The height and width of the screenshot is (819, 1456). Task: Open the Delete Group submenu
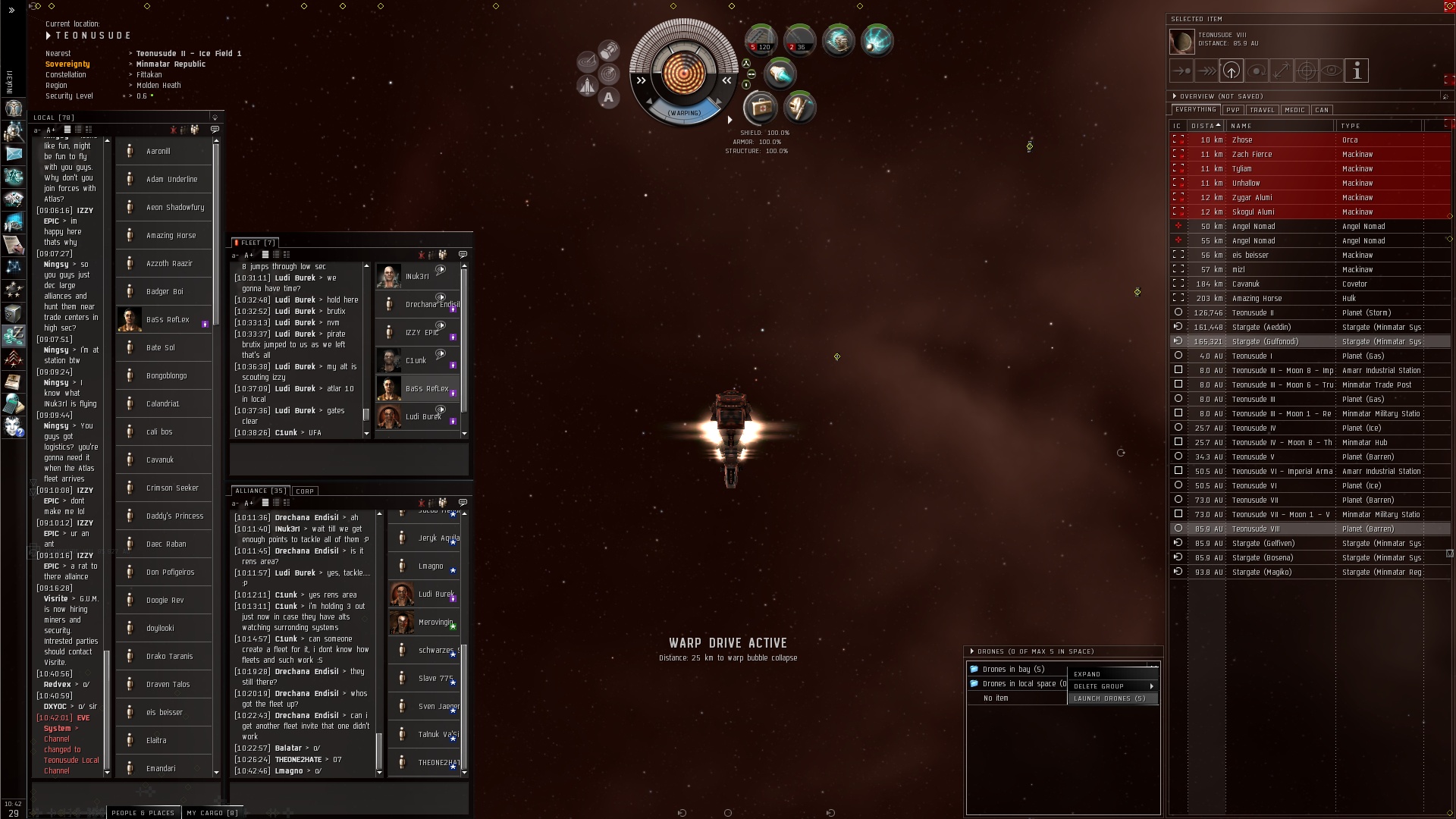[1112, 686]
